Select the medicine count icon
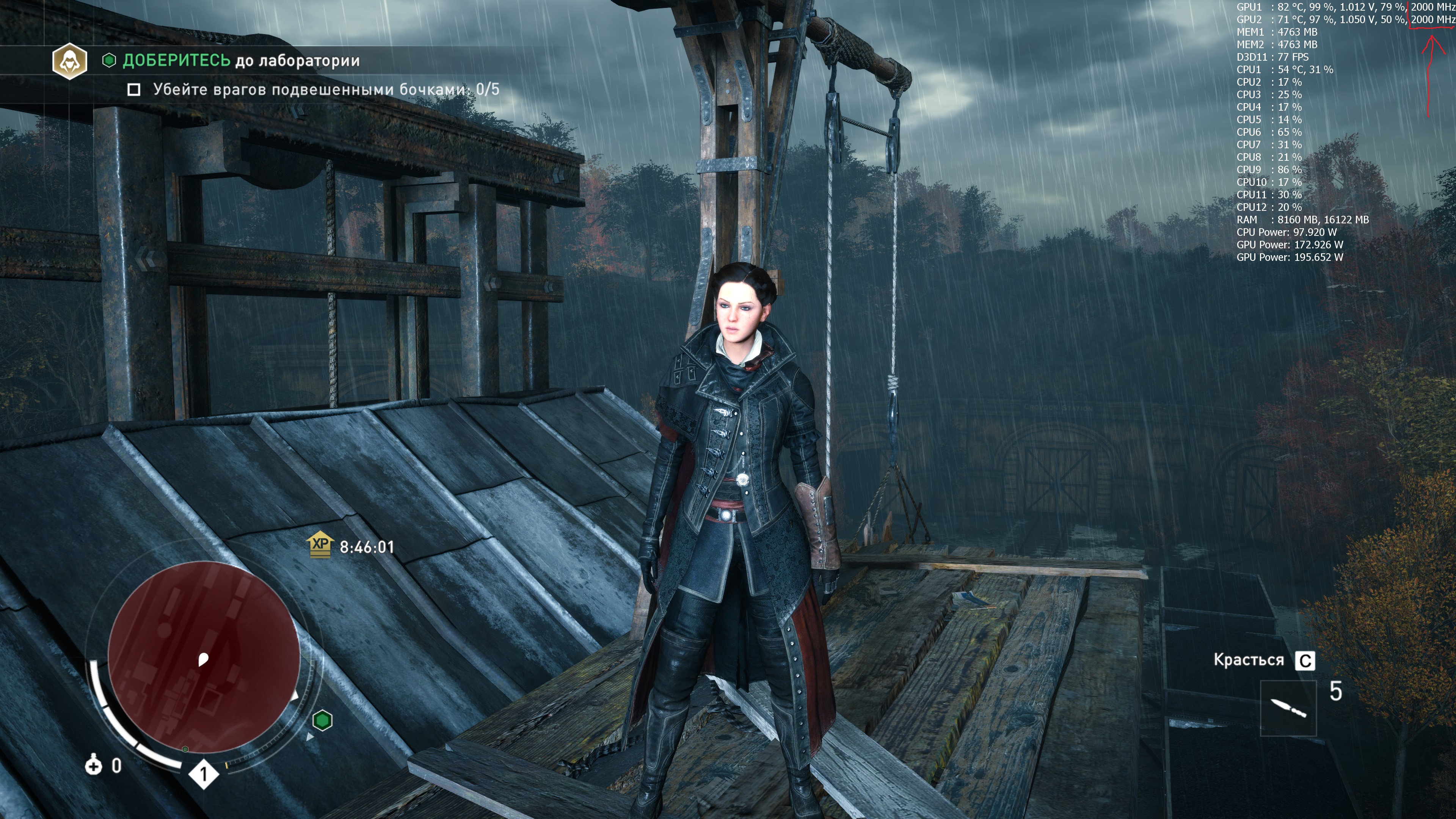Screen dimensions: 1456x819 93,766
